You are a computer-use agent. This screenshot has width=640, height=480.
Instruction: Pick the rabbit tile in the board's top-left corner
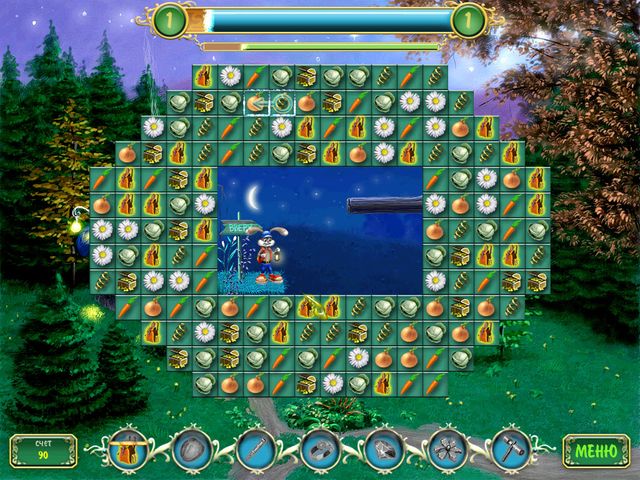click(x=205, y=76)
